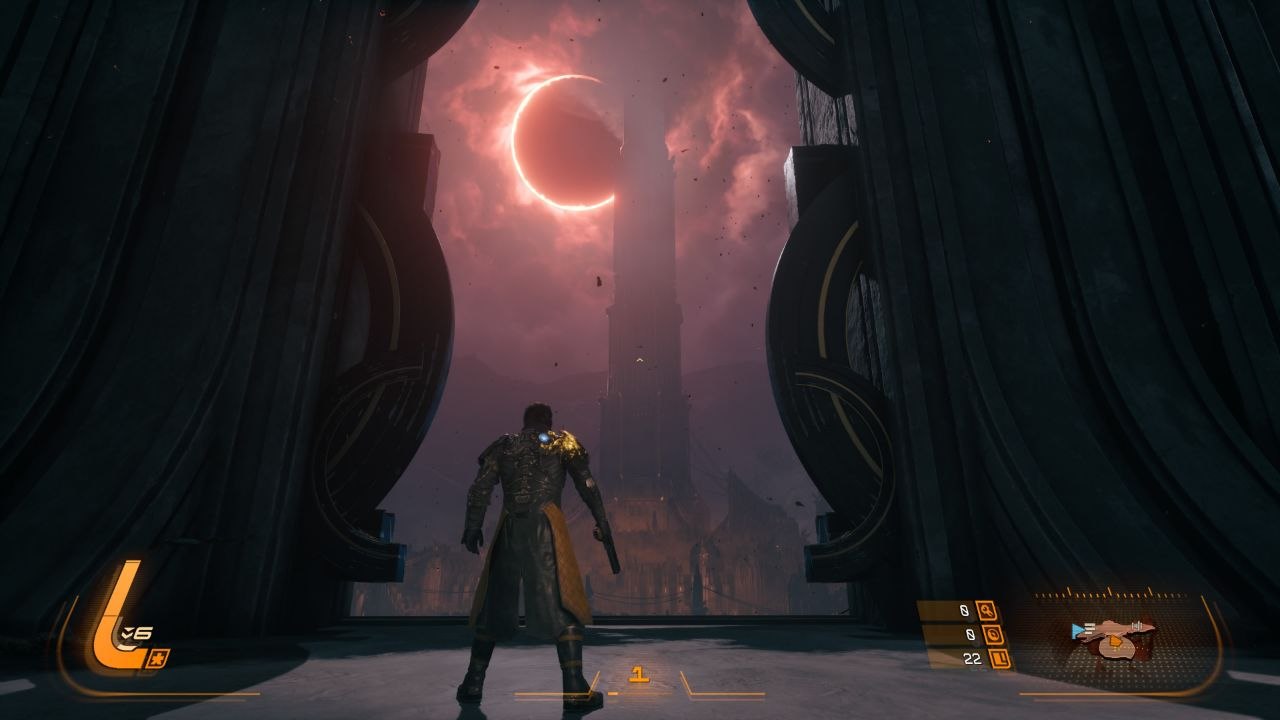Click the small star ability icon
Image resolution: width=1280 pixels, height=720 pixels.
coord(160,657)
